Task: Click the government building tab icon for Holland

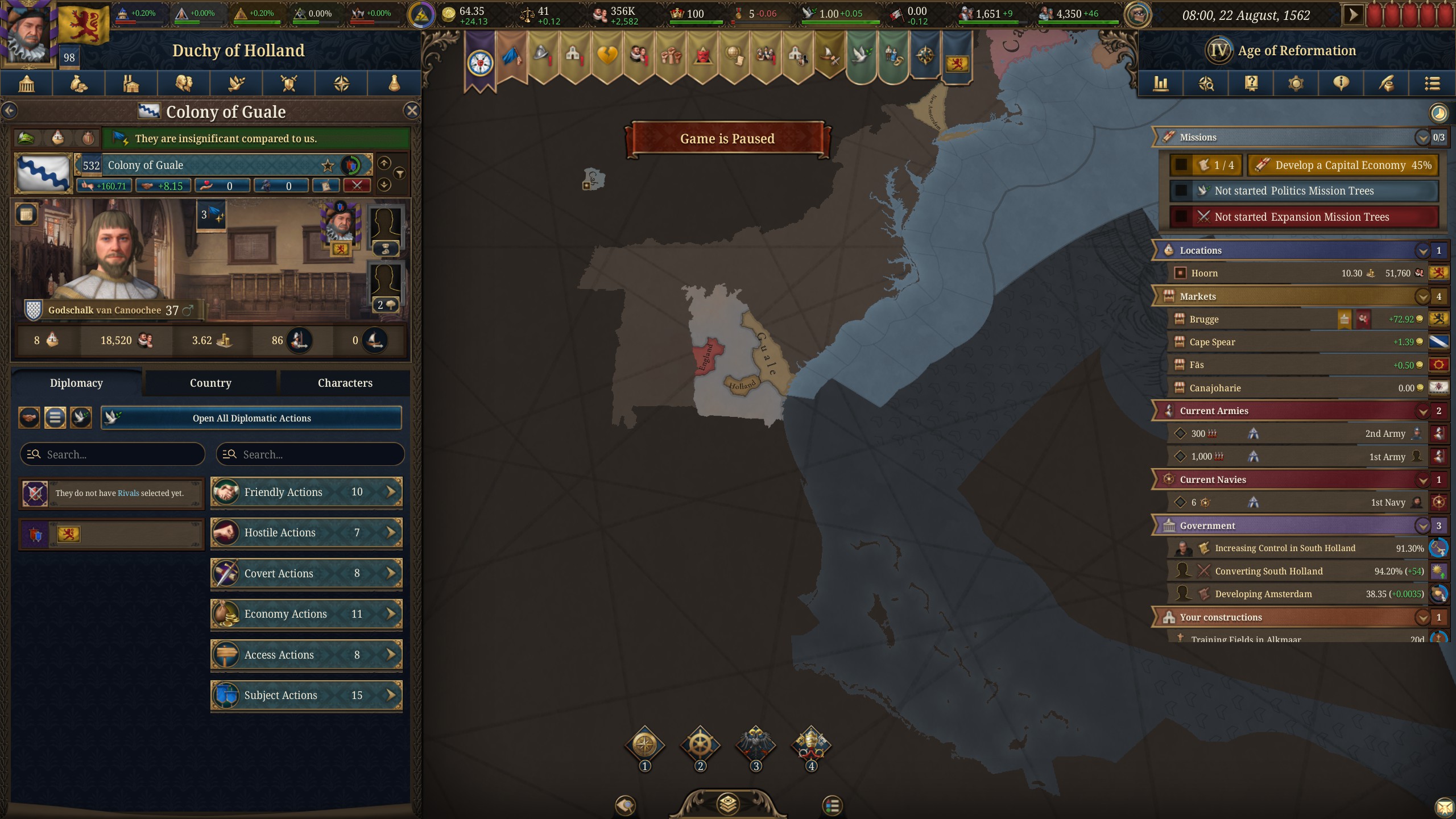Action: point(27,84)
